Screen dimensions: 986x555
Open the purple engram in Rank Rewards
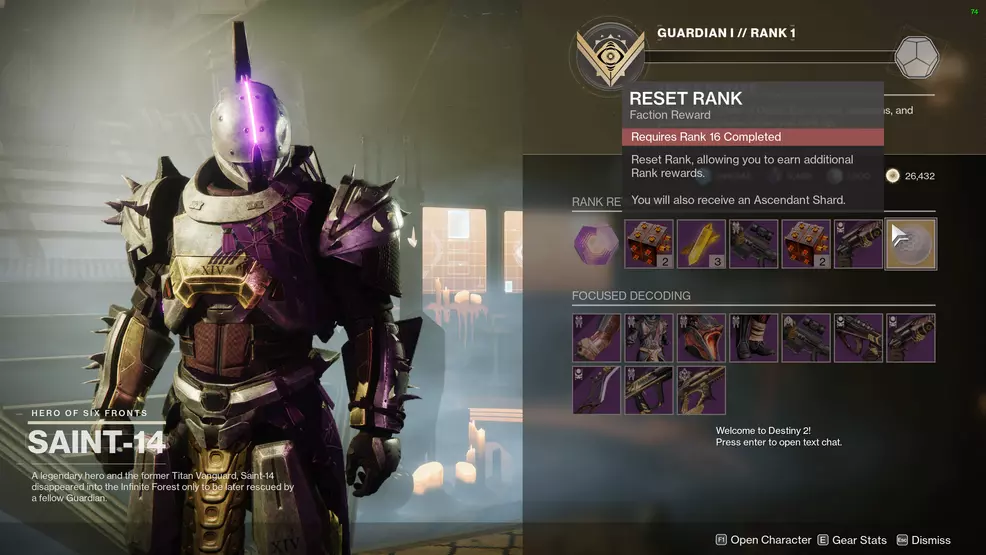[x=597, y=244]
